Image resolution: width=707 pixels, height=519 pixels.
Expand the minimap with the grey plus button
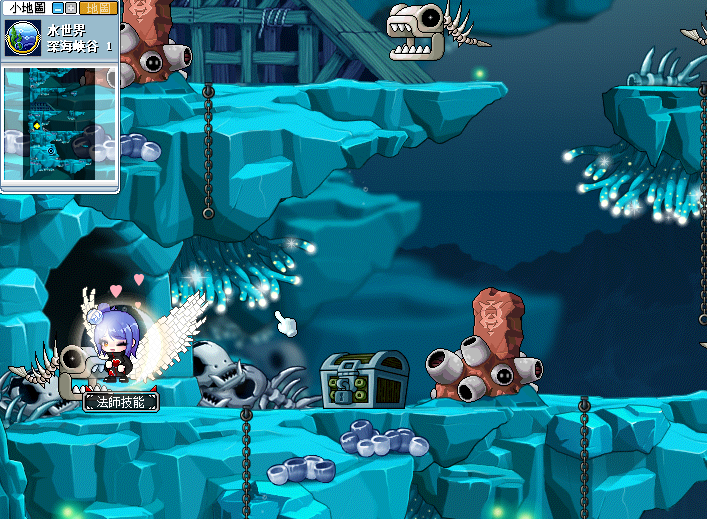pos(73,8)
